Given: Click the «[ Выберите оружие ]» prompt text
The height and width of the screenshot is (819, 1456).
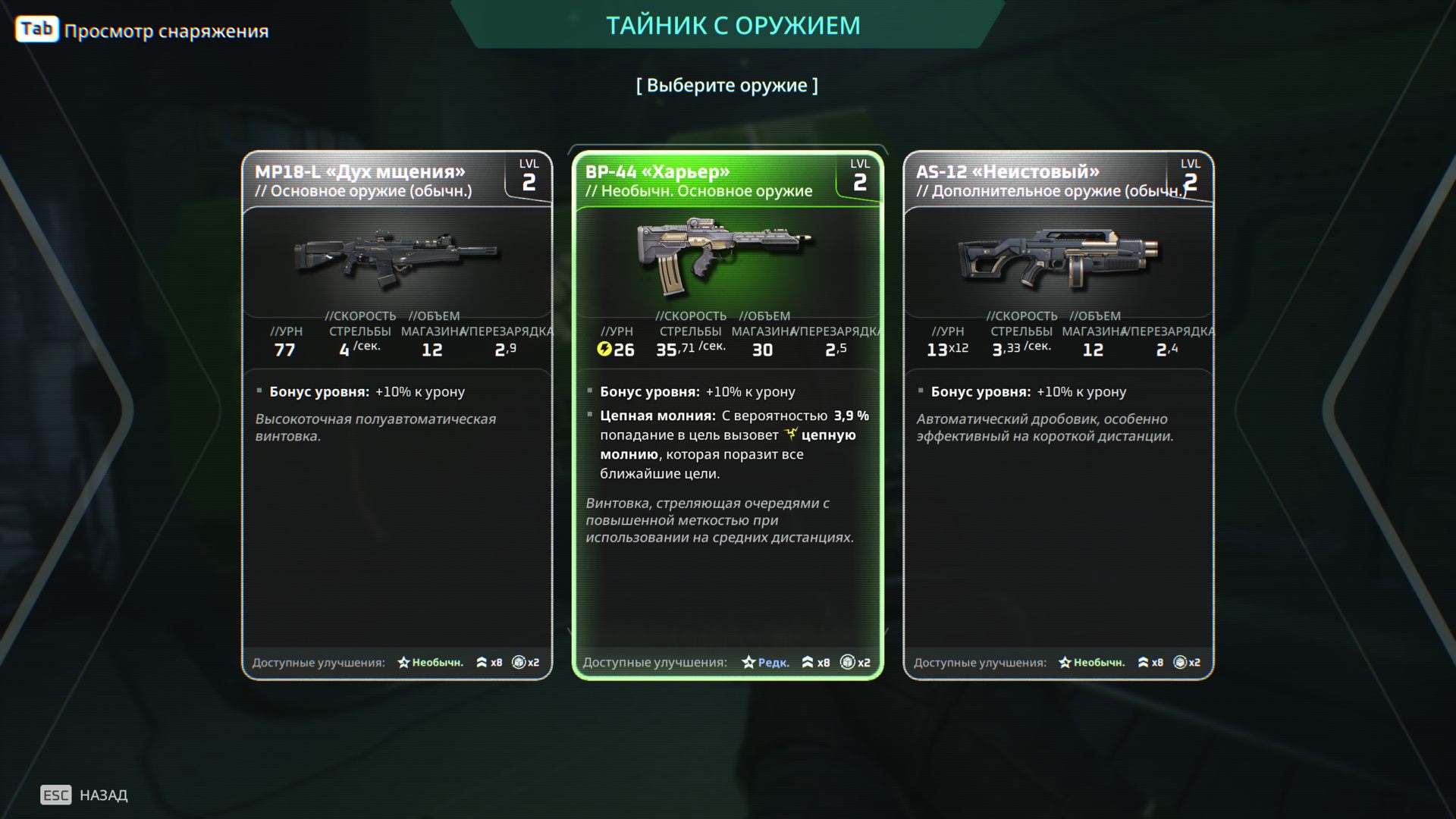Looking at the screenshot, I should point(728,85).
